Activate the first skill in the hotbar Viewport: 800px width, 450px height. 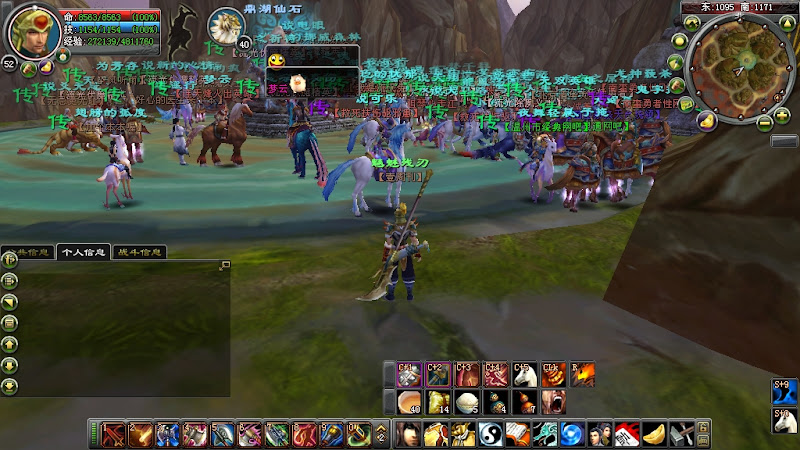tap(114, 435)
